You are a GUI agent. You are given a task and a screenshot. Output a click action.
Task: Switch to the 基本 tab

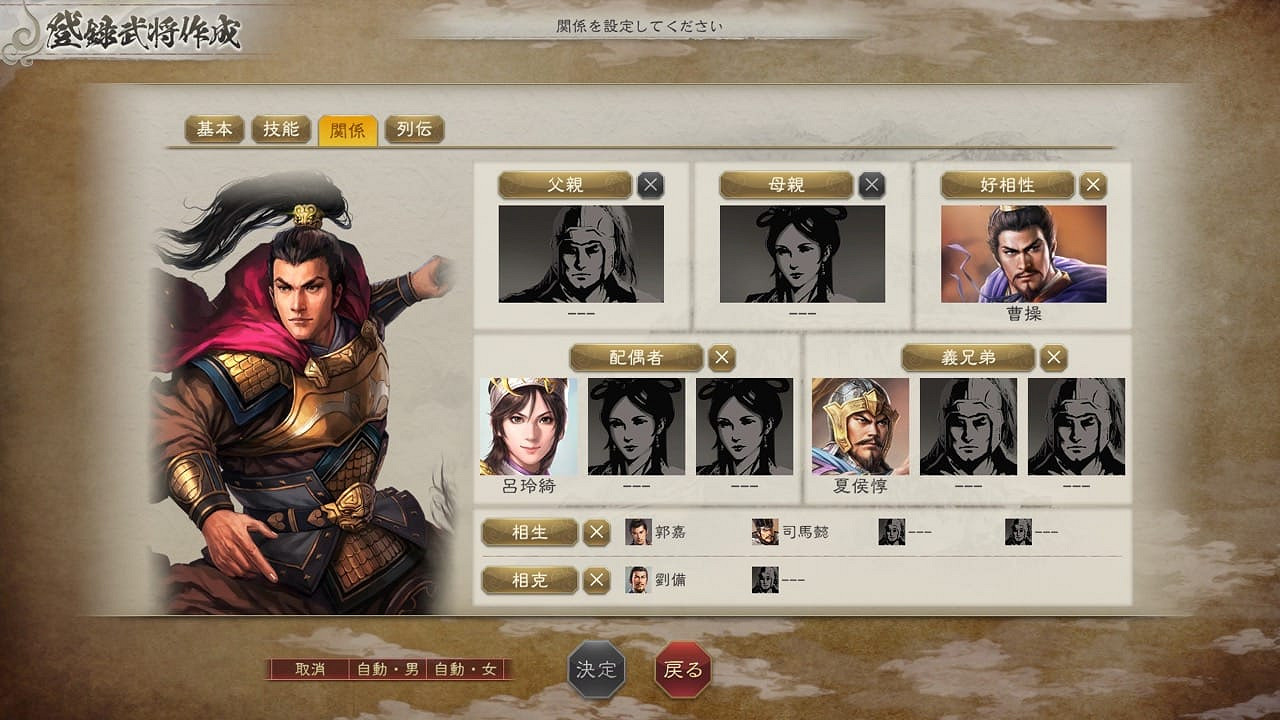tap(213, 130)
